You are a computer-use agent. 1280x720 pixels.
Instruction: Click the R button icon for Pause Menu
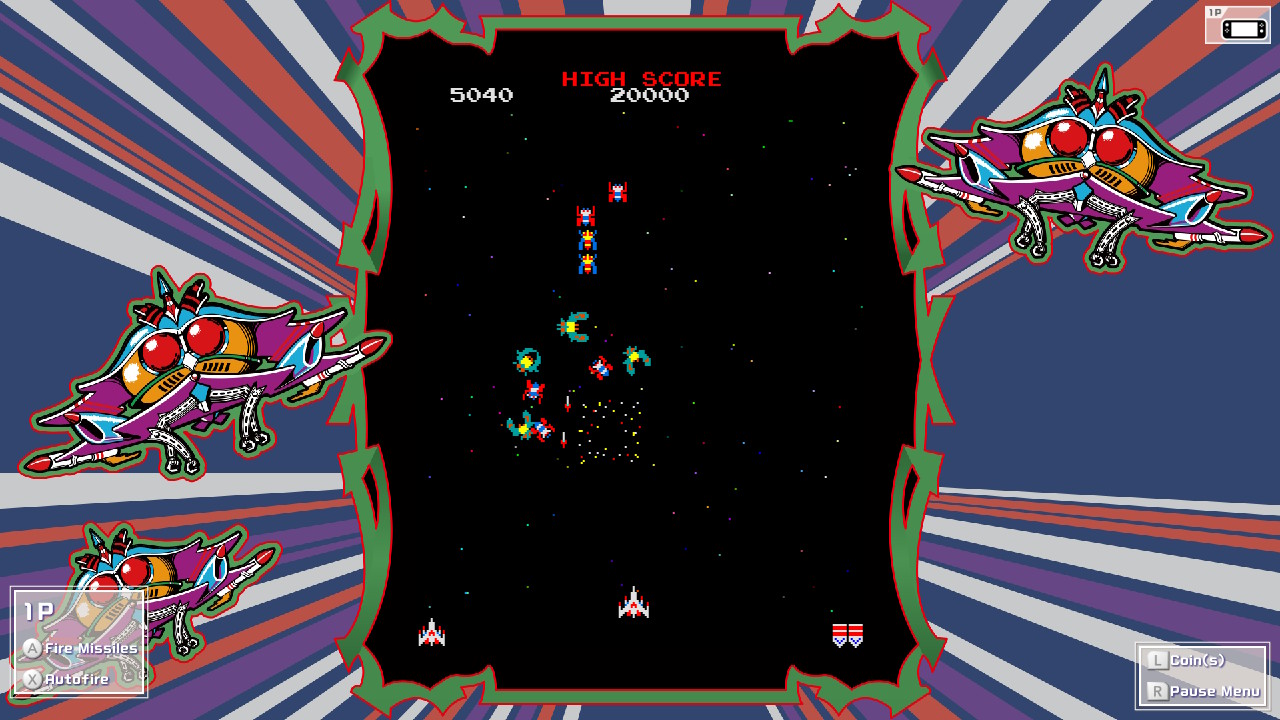coord(1156,690)
